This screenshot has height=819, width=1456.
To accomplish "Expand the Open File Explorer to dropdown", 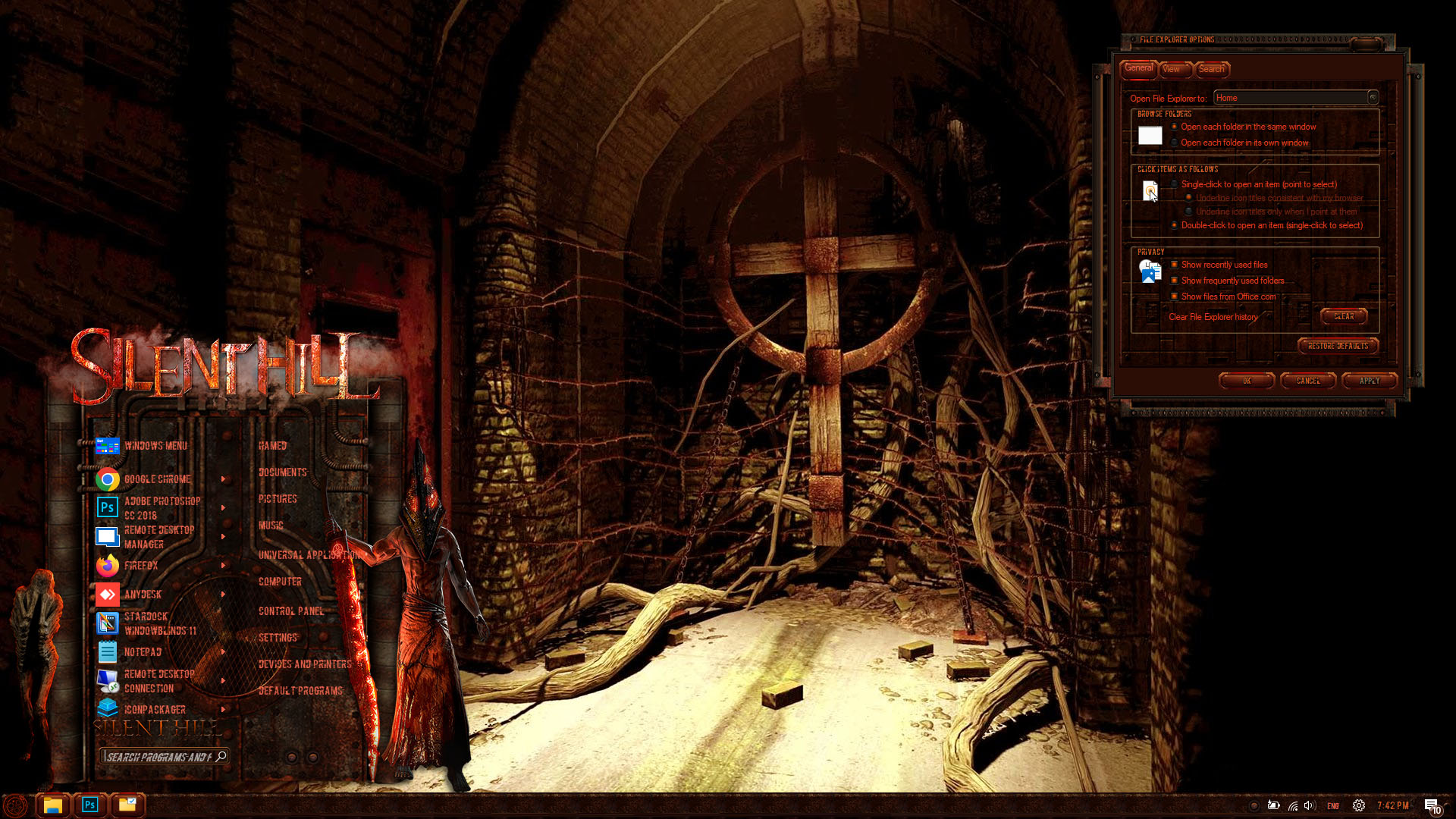I will (1372, 98).
